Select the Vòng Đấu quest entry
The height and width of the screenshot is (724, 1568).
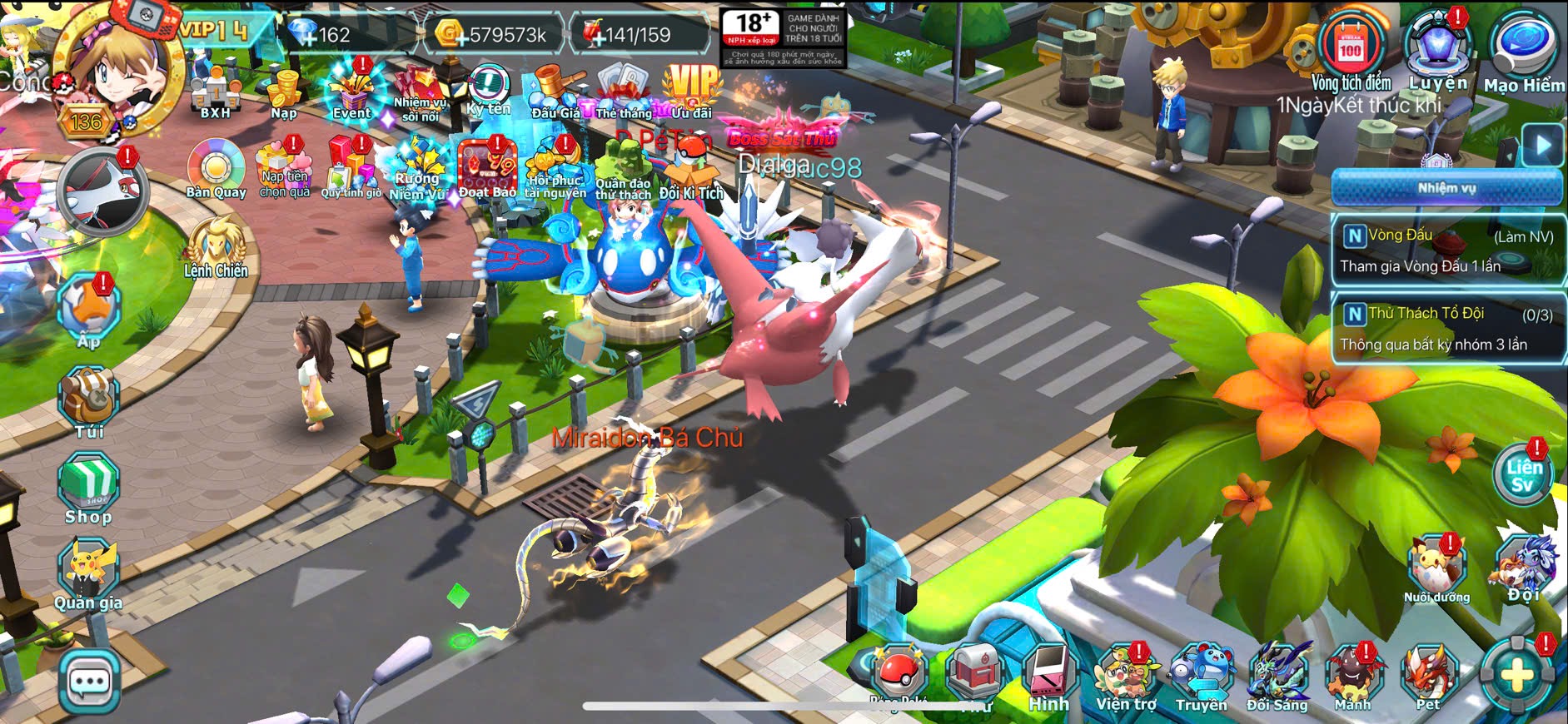[1447, 250]
